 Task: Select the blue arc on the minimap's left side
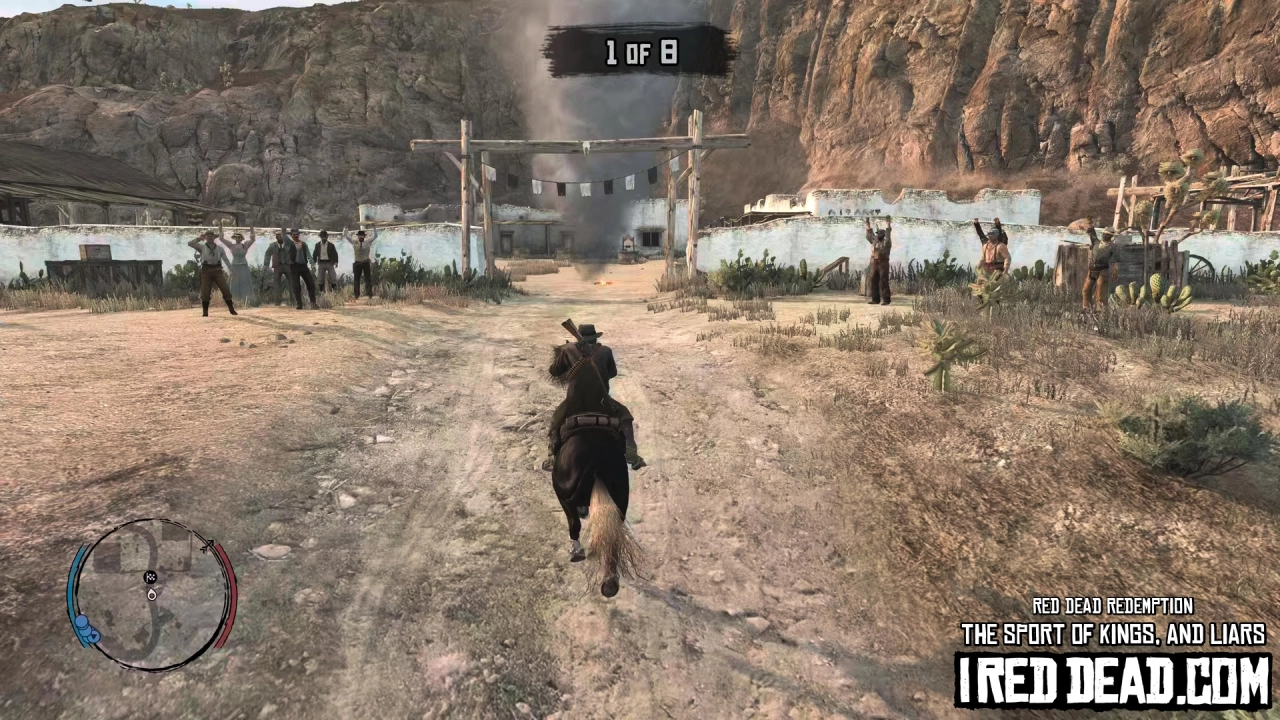(74, 583)
